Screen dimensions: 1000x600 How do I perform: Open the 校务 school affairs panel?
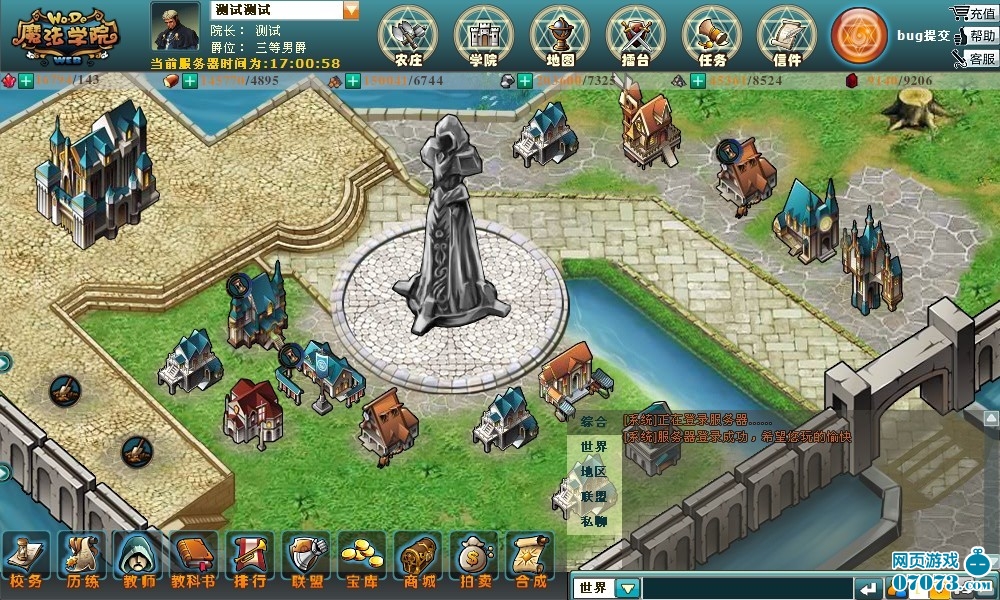click(x=25, y=559)
